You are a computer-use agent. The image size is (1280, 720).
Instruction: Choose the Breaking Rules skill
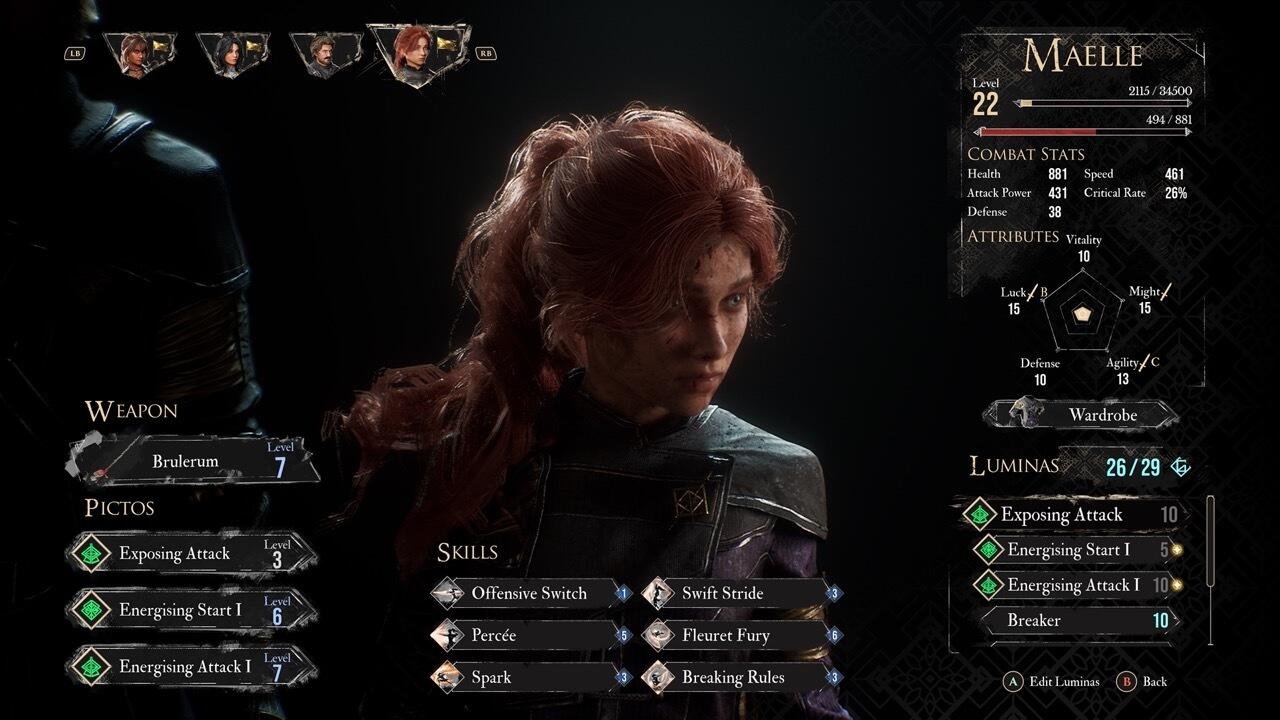740,677
